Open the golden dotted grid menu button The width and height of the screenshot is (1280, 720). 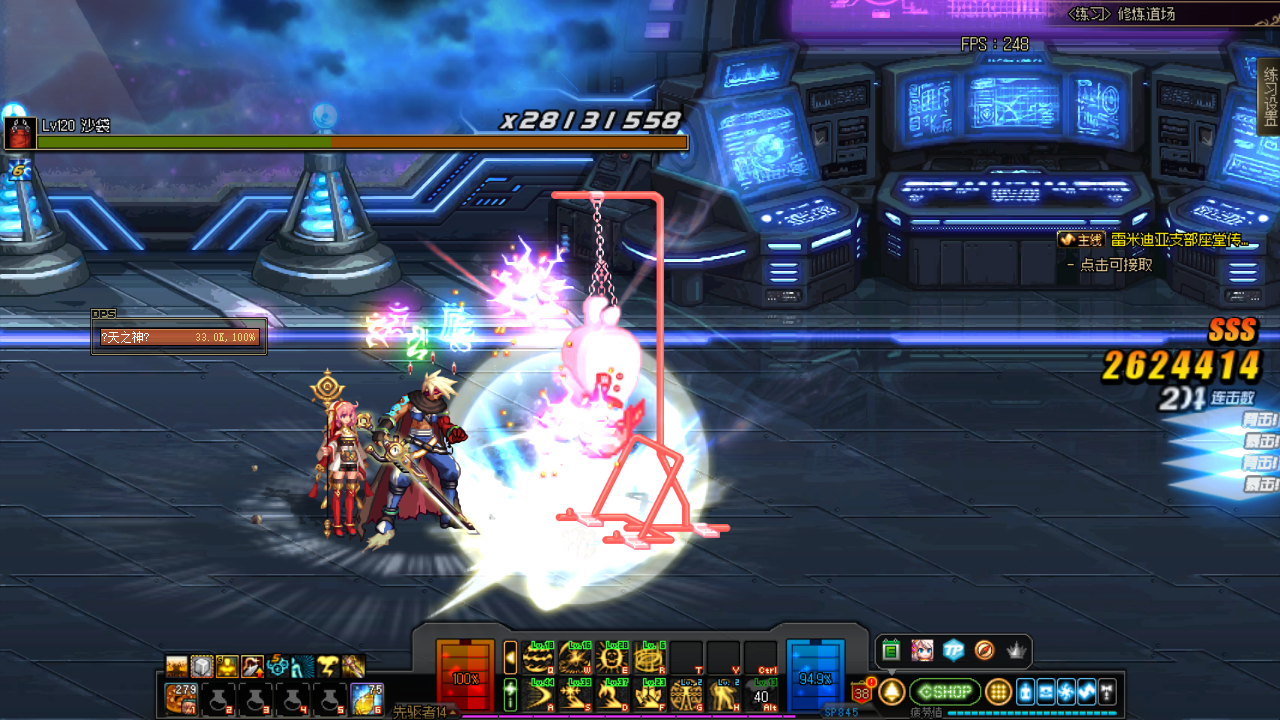pyautogui.click(x=998, y=692)
